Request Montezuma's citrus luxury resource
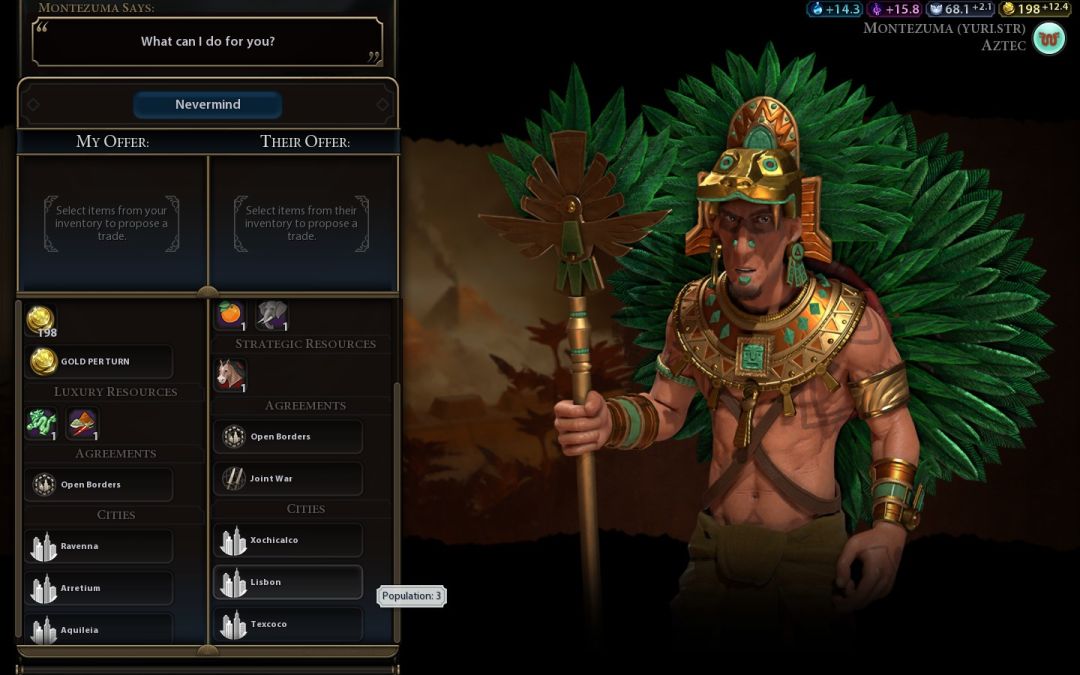This screenshot has width=1080, height=675. (x=231, y=315)
